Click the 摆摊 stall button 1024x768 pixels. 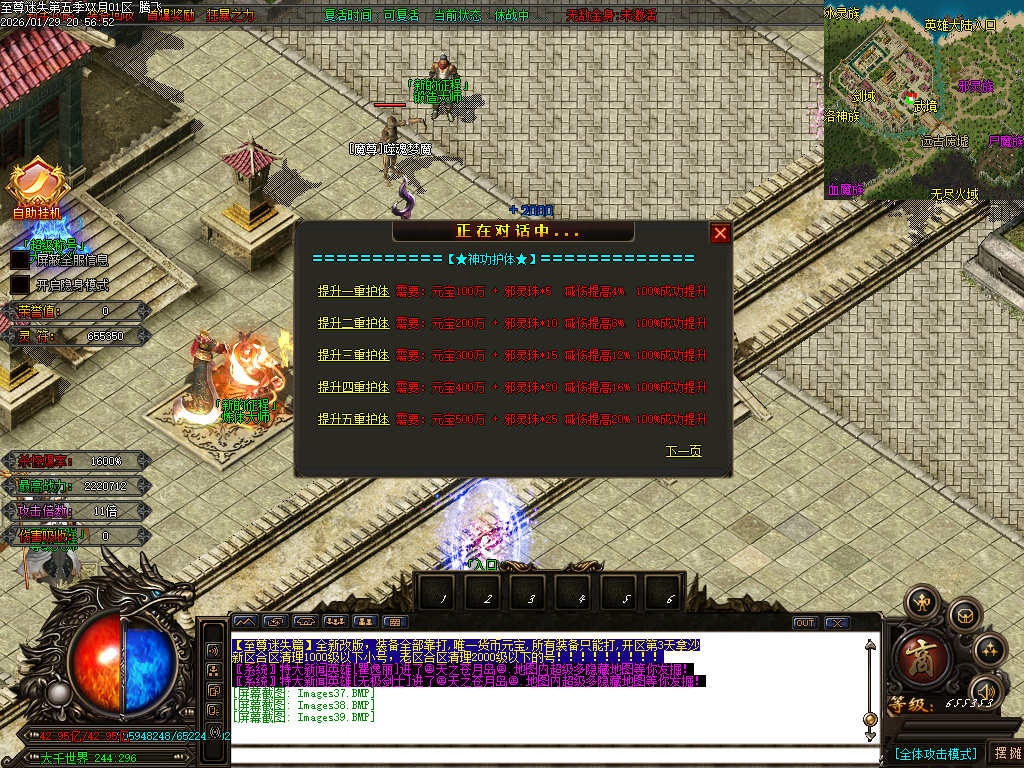(x=1005, y=753)
